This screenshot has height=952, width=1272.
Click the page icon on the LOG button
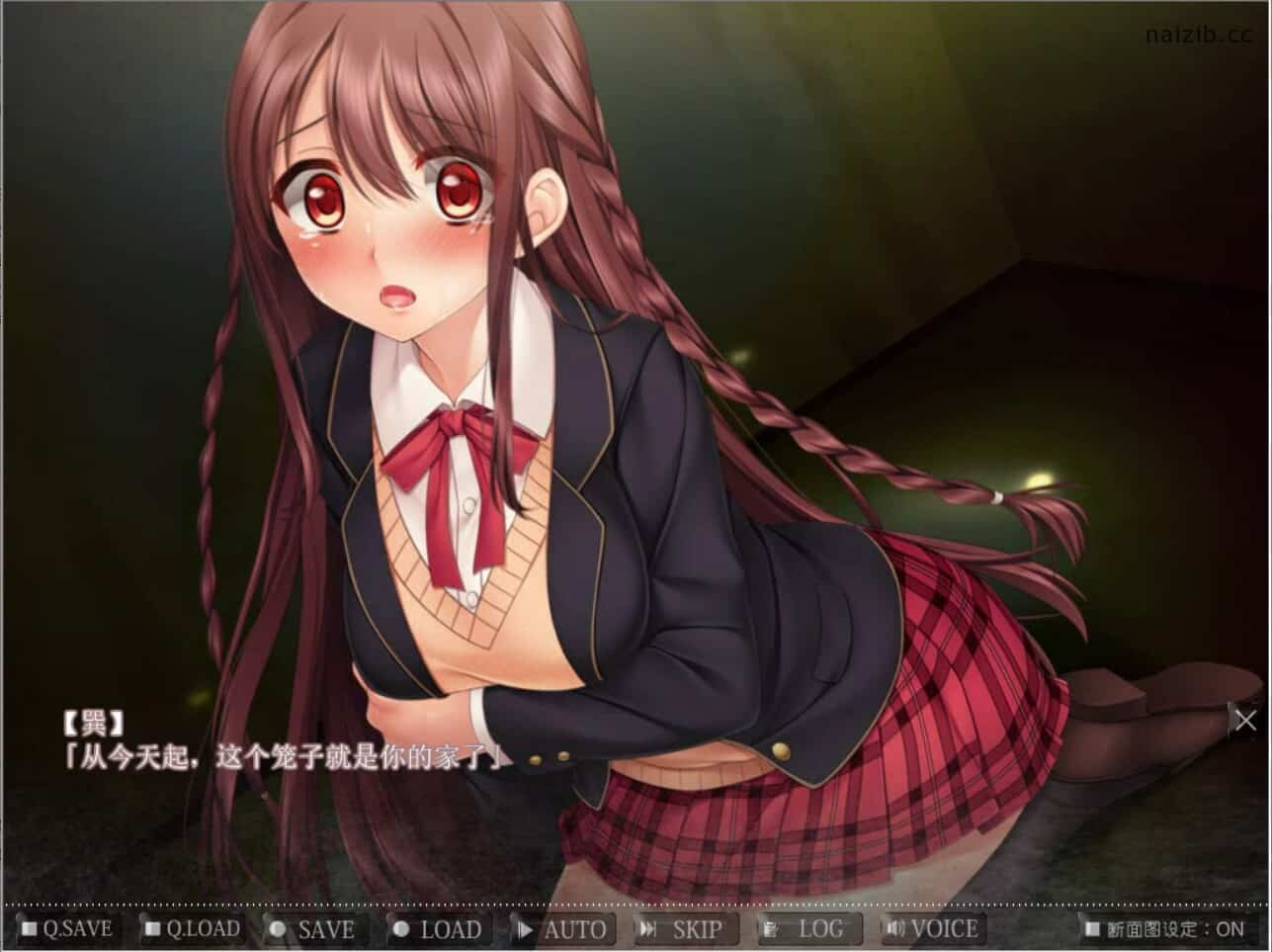[x=769, y=929]
